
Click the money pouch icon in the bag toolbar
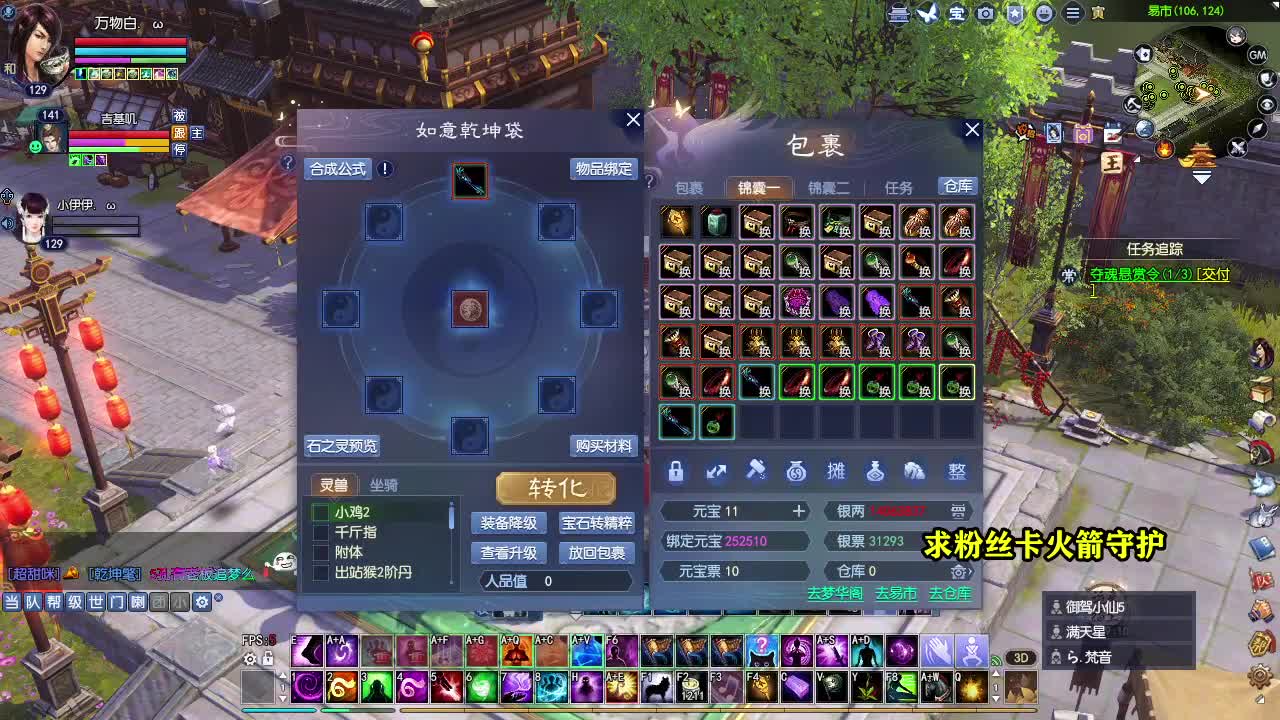coord(796,472)
